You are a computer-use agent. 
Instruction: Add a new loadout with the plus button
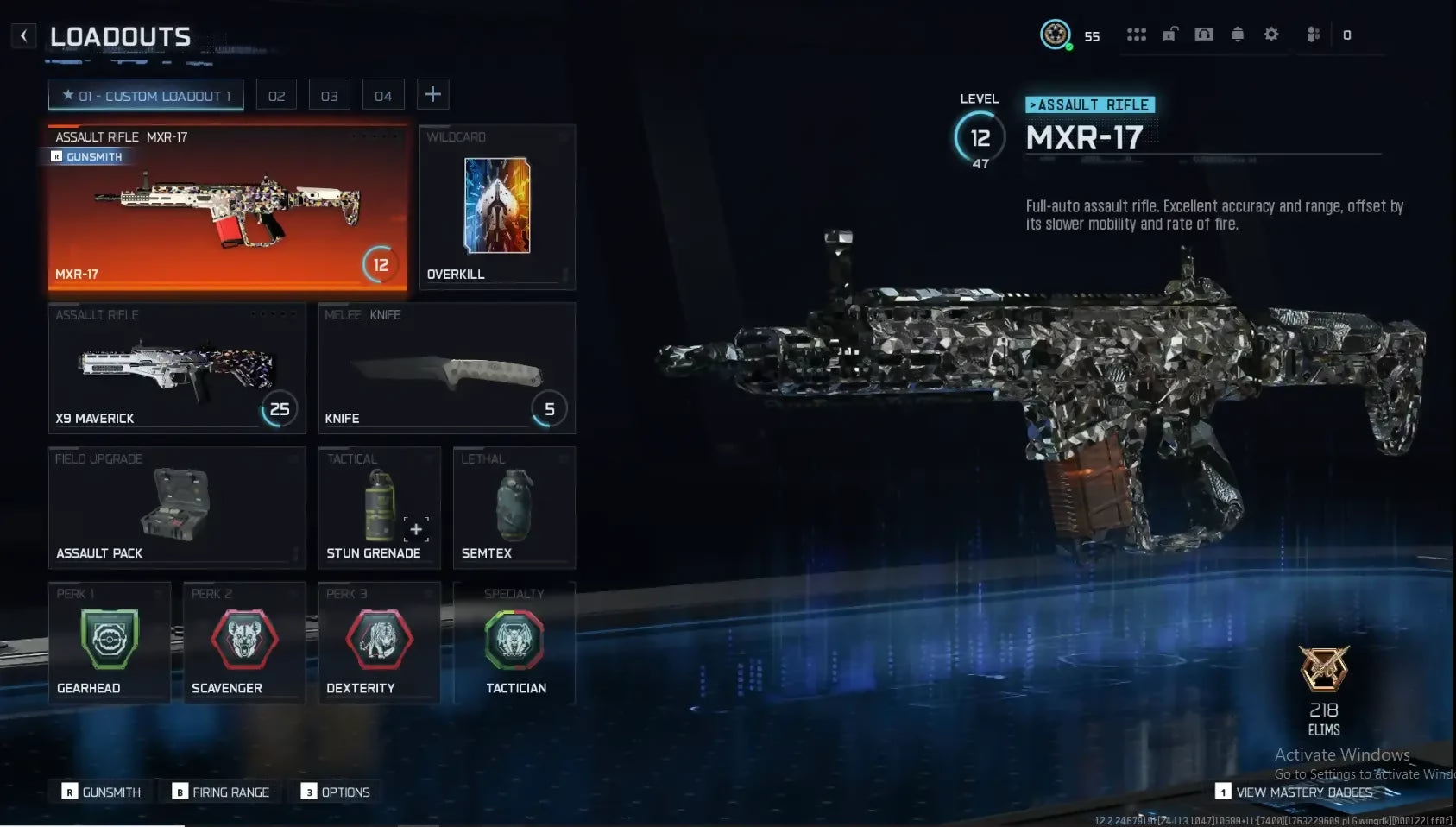pyautogui.click(x=433, y=95)
